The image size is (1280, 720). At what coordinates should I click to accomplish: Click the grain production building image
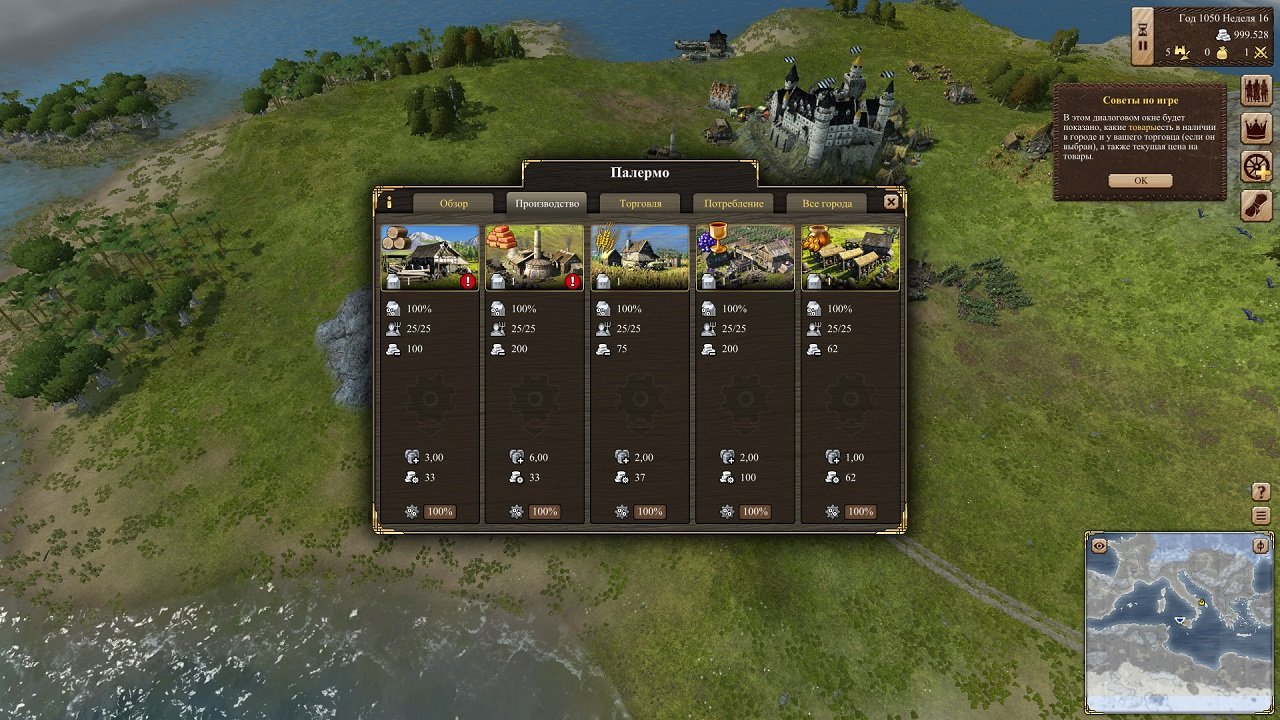click(x=640, y=256)
